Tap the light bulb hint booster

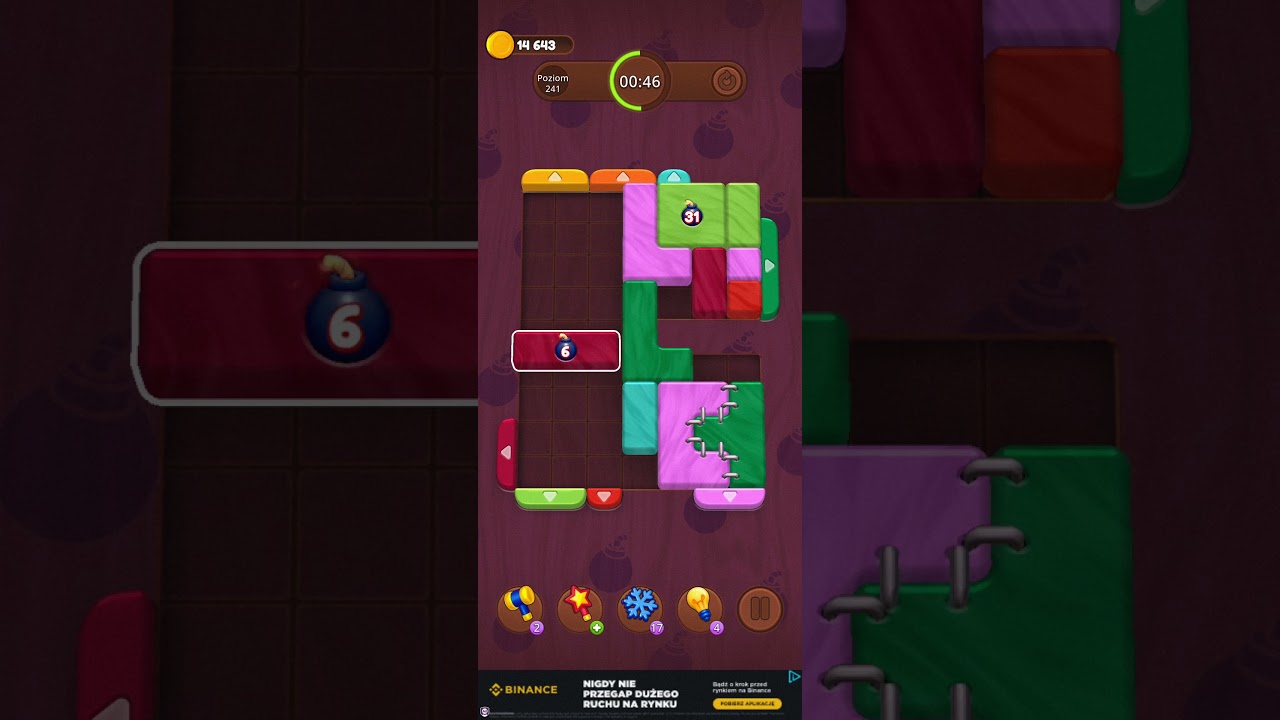click(x=699, y=608)
